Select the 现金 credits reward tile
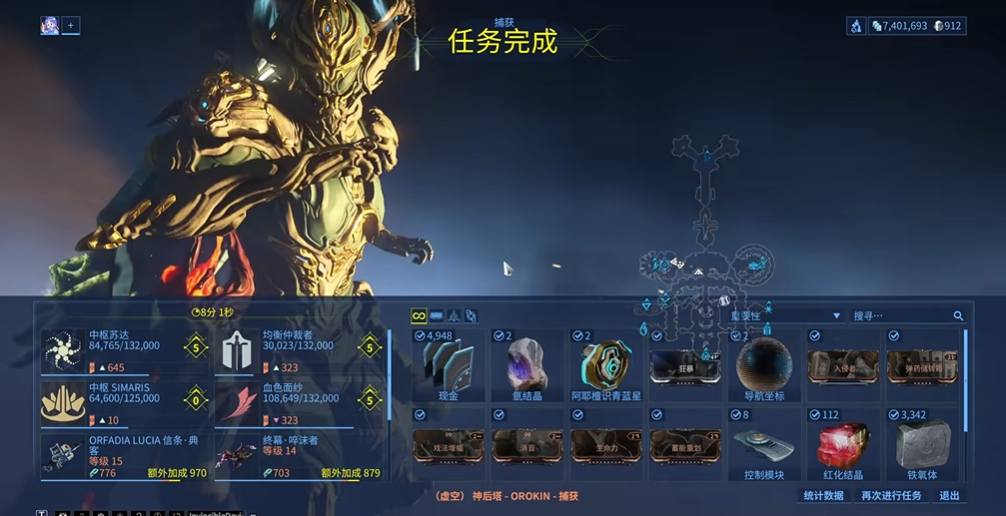This screenshot has height=516, width=1006. [x=448, y=365]
